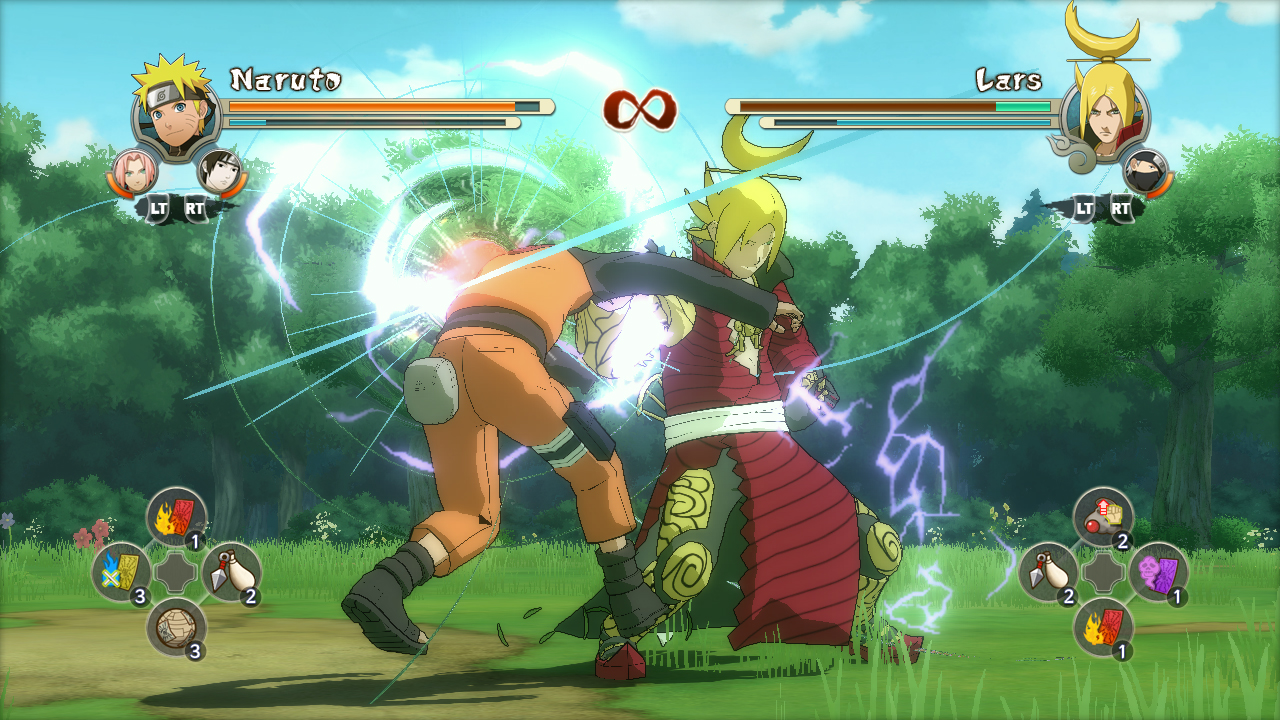
Task: Use Naruto's yellow tag with blue flame
Action: click(x=122, y=572)
